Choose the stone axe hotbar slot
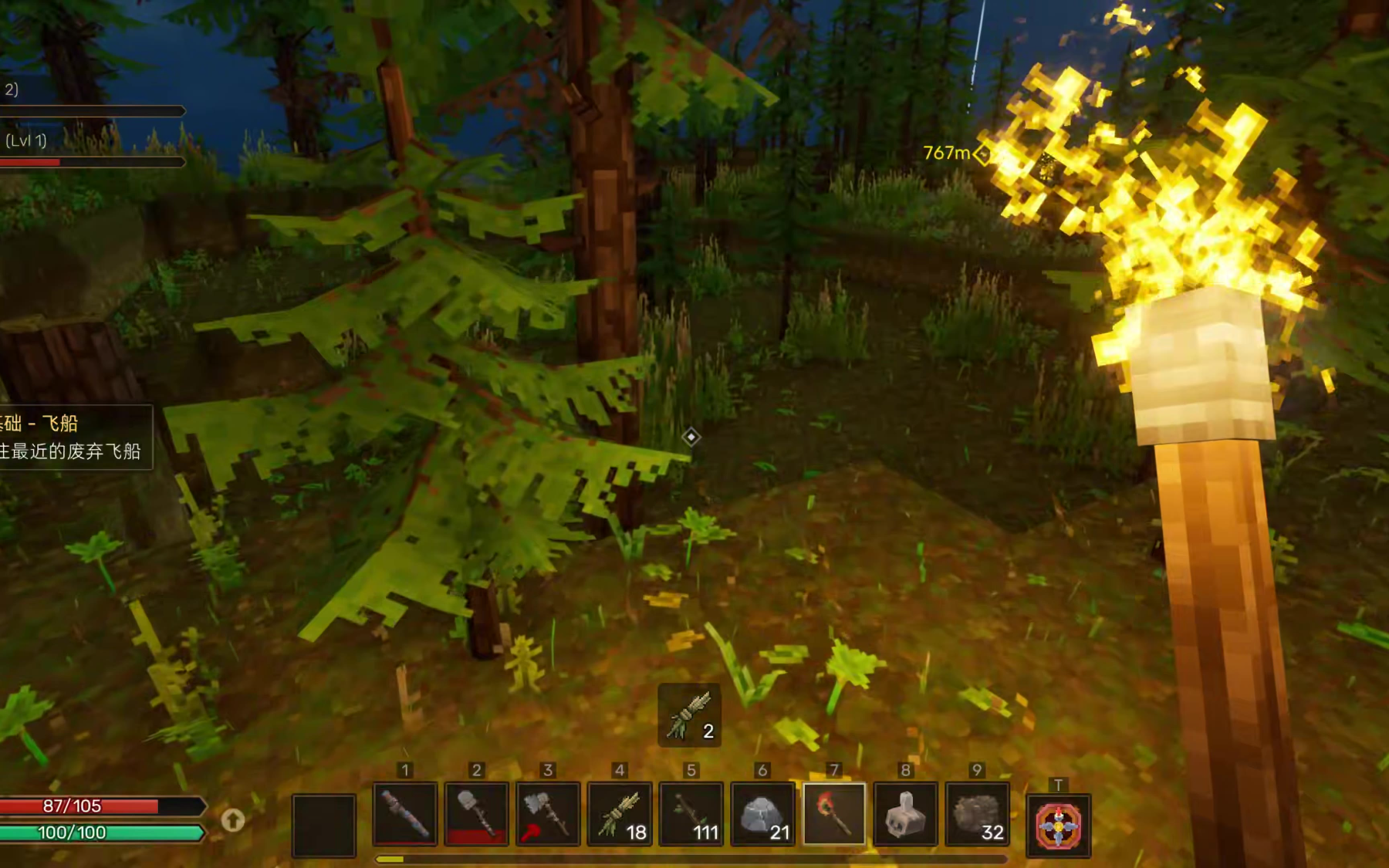1389x868 pixels. tap(548, 814)
